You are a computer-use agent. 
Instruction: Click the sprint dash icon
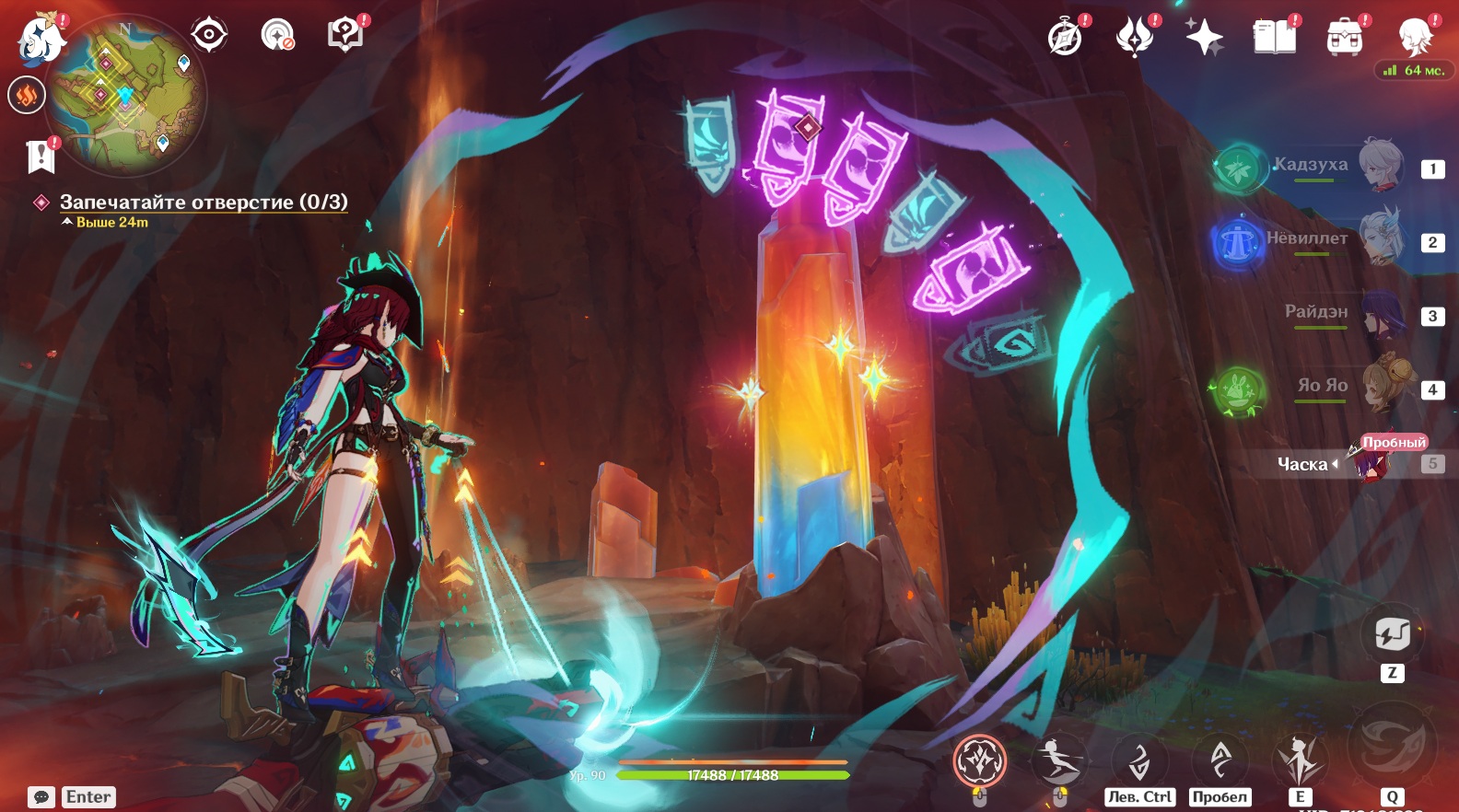[x=1059, y=761]
